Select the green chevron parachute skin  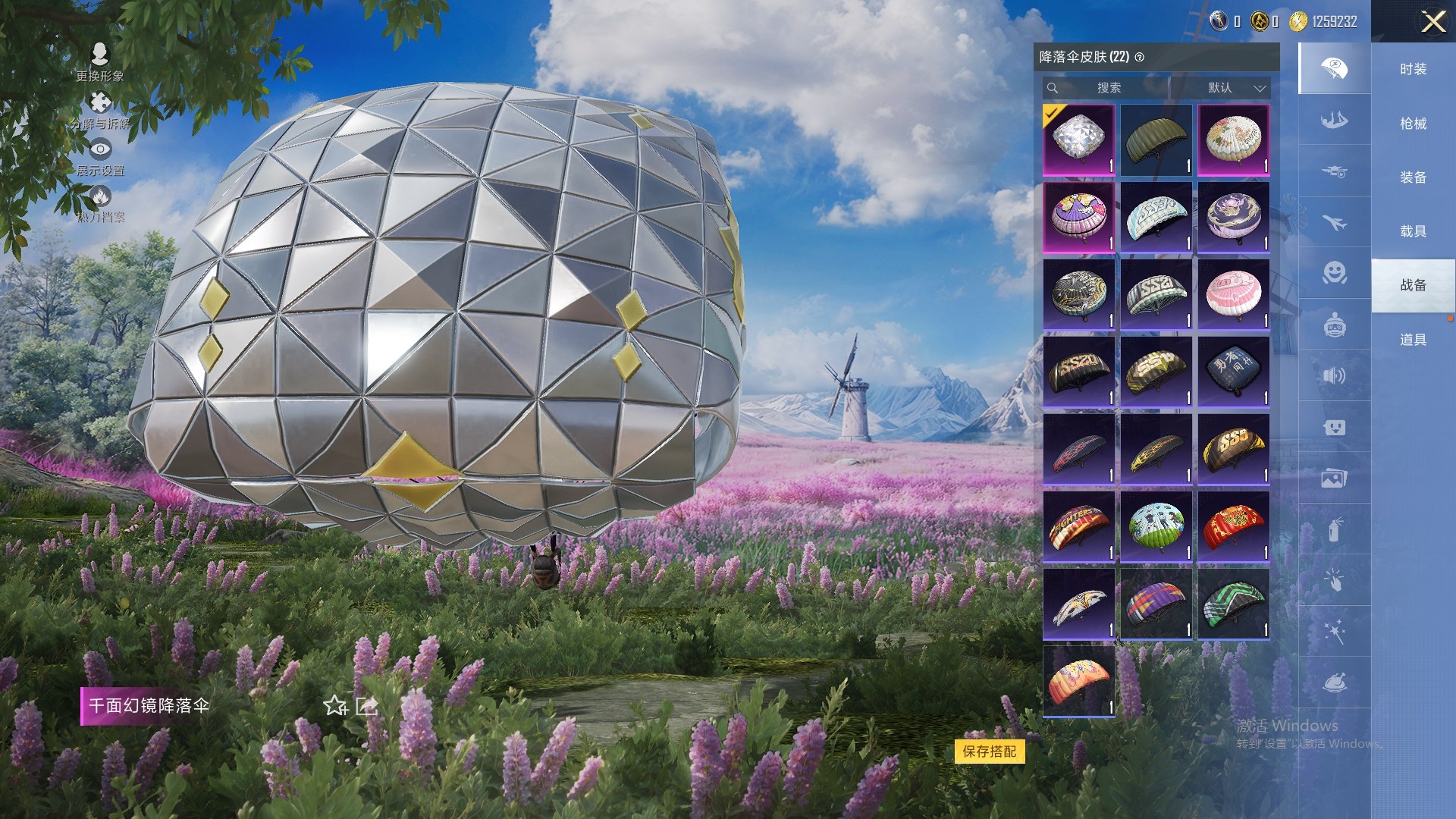point(1233,604)
